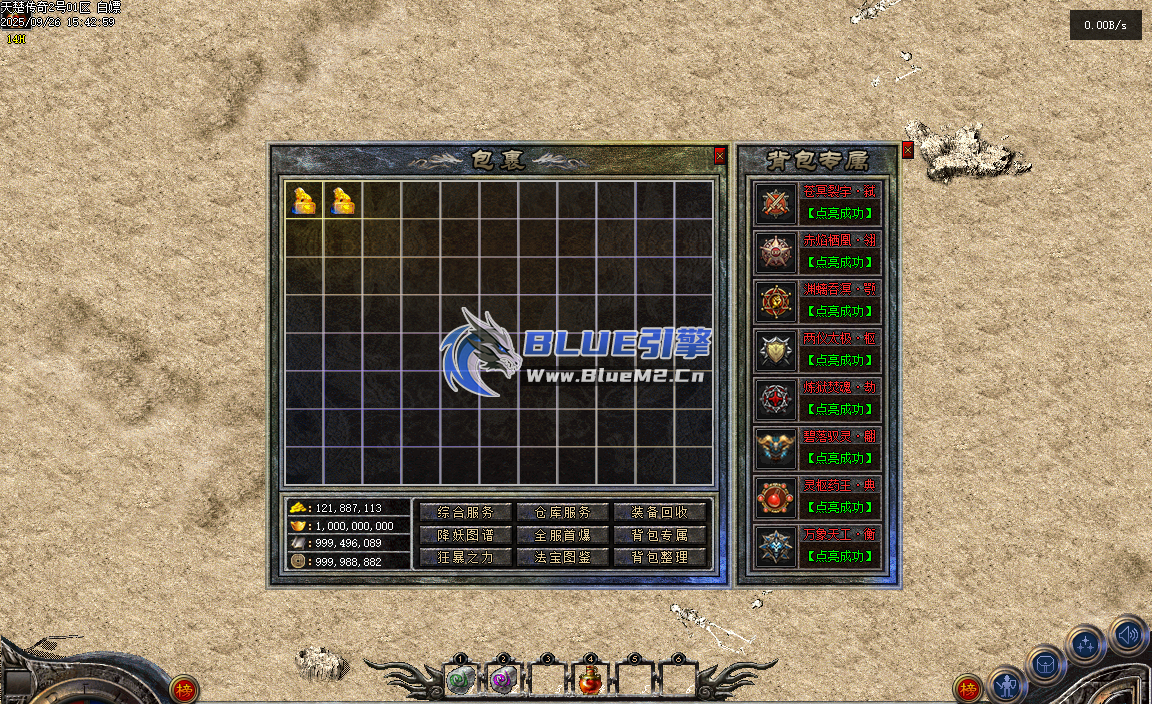The height and width of the screenshot is (704, 1152).
Task: Close the 背包专属 panel
Action: click(908, 150)
